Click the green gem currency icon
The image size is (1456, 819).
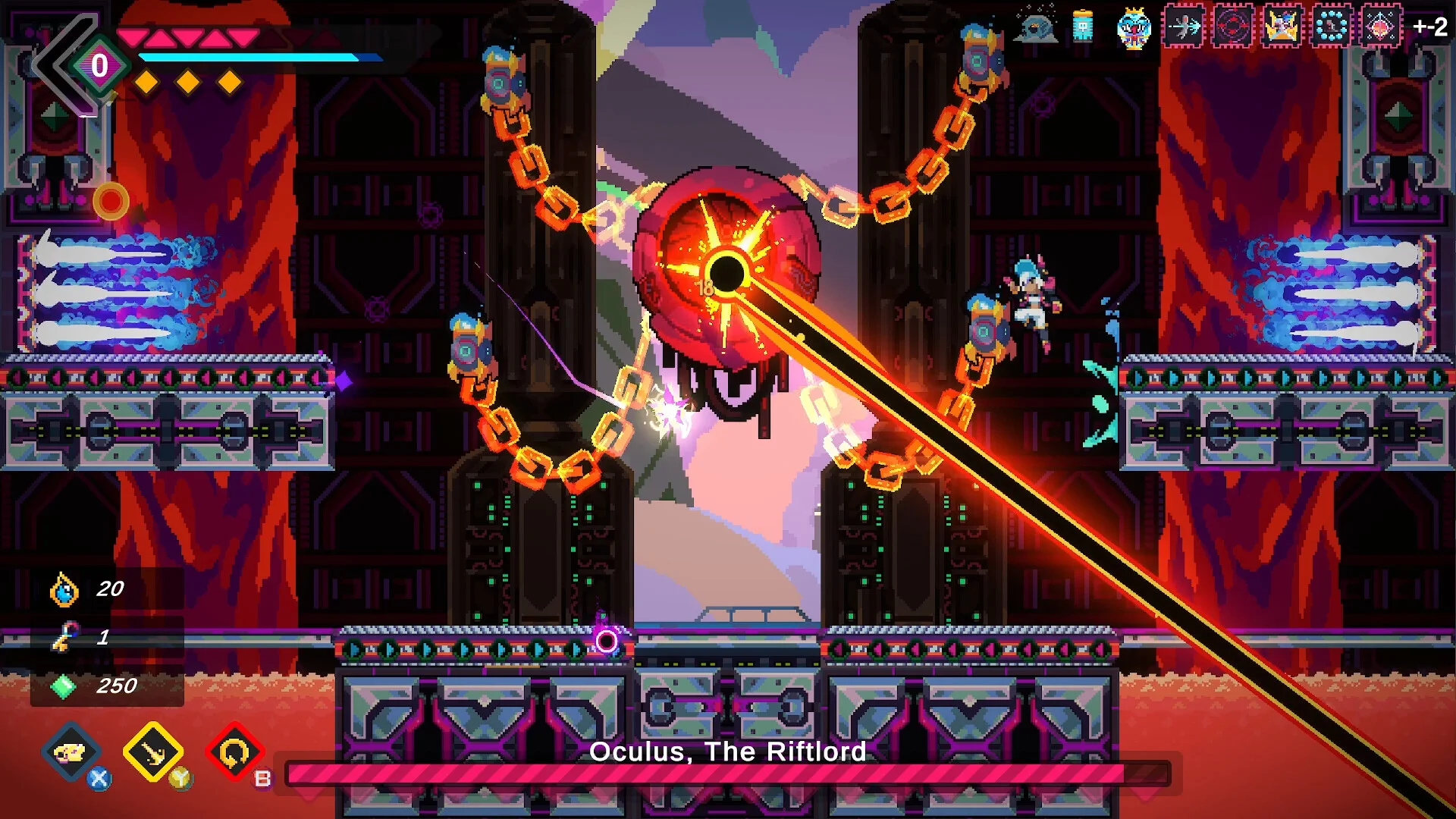(64, 686)
